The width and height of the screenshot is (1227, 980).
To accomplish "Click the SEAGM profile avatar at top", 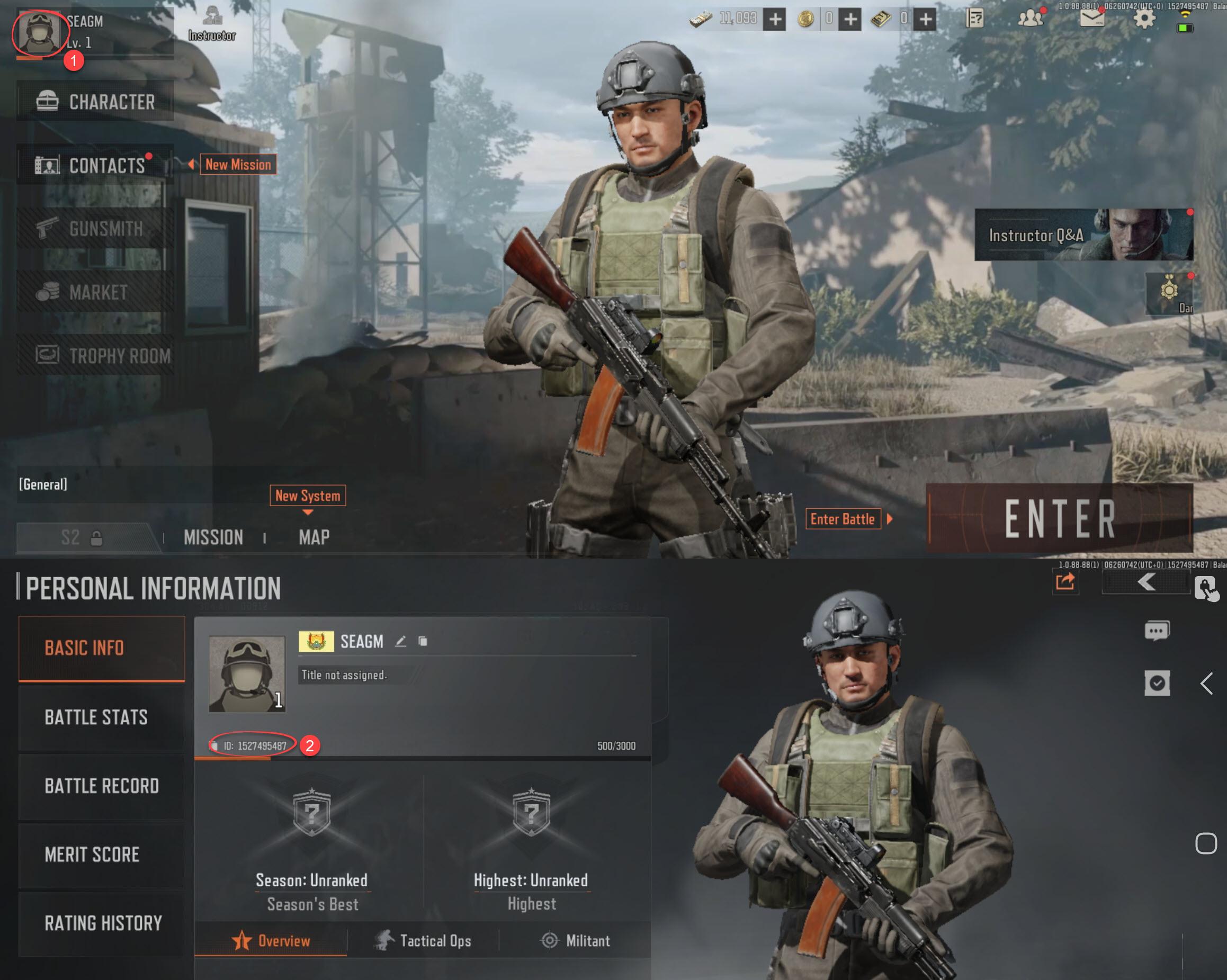I will (x=39, y=32).
